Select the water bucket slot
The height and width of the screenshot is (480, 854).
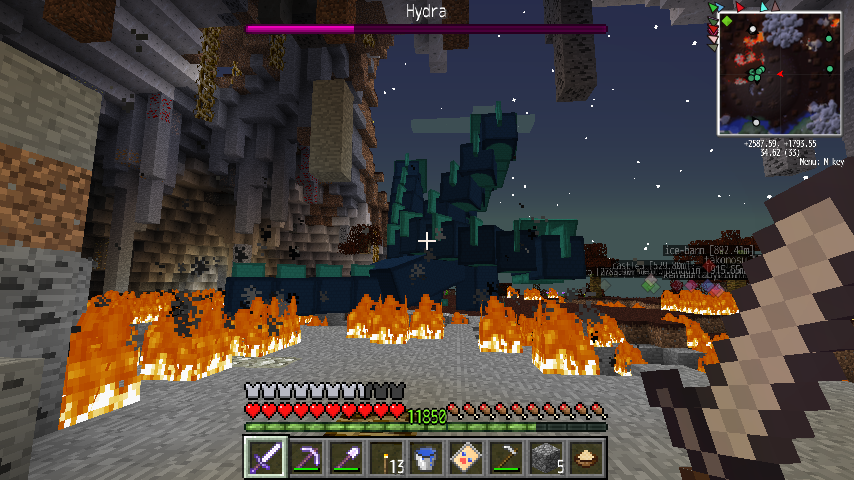pos(425,458)
